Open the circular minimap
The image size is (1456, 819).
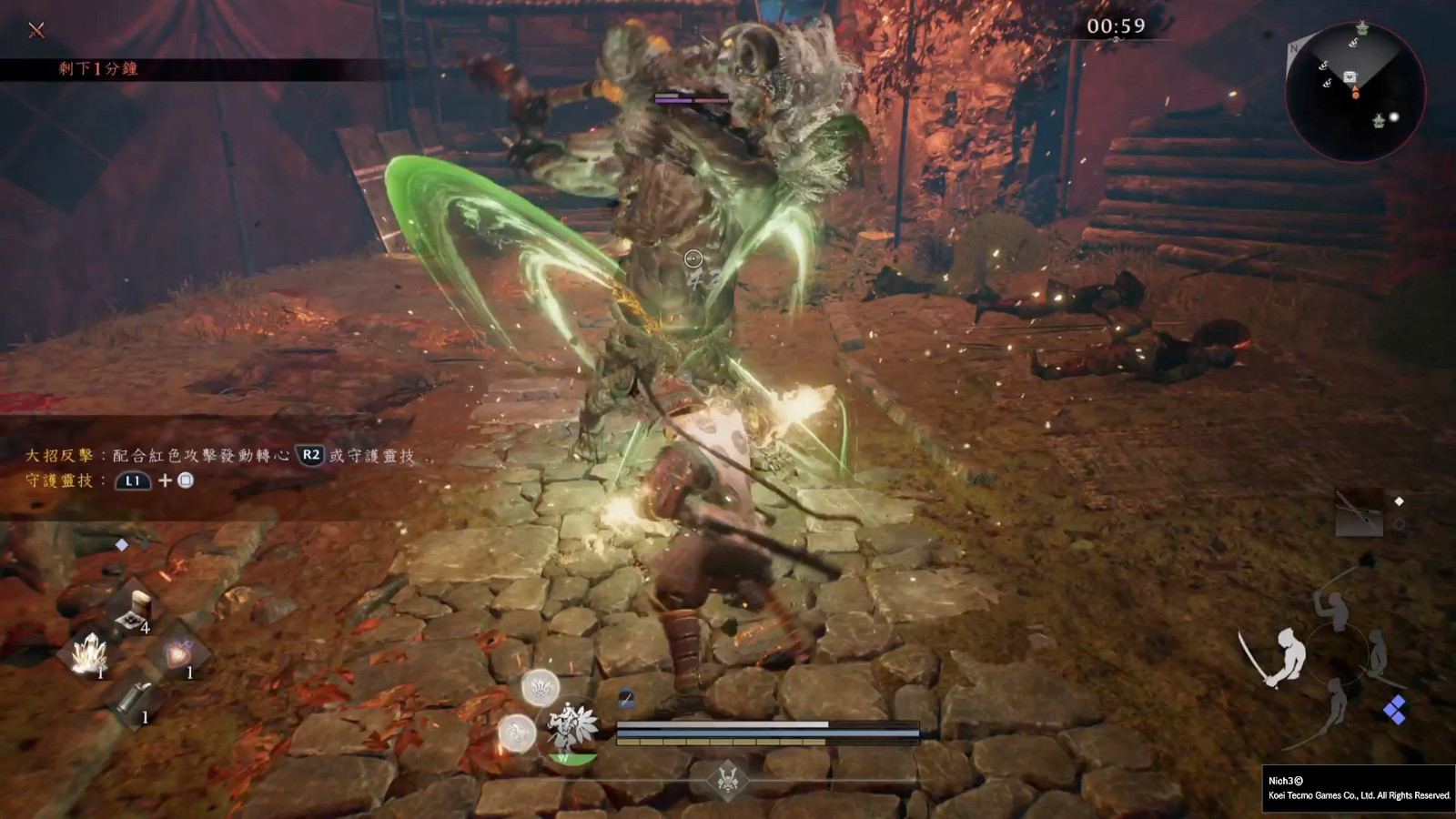(x=1354, y=91)
